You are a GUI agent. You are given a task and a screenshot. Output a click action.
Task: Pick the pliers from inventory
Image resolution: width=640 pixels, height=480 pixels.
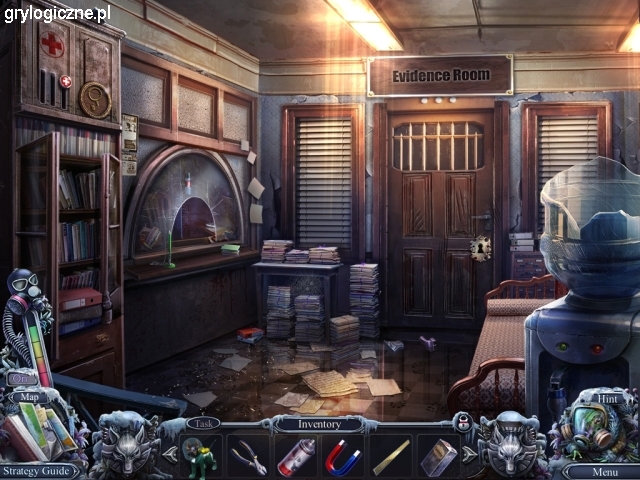click(x=247, y=456)
